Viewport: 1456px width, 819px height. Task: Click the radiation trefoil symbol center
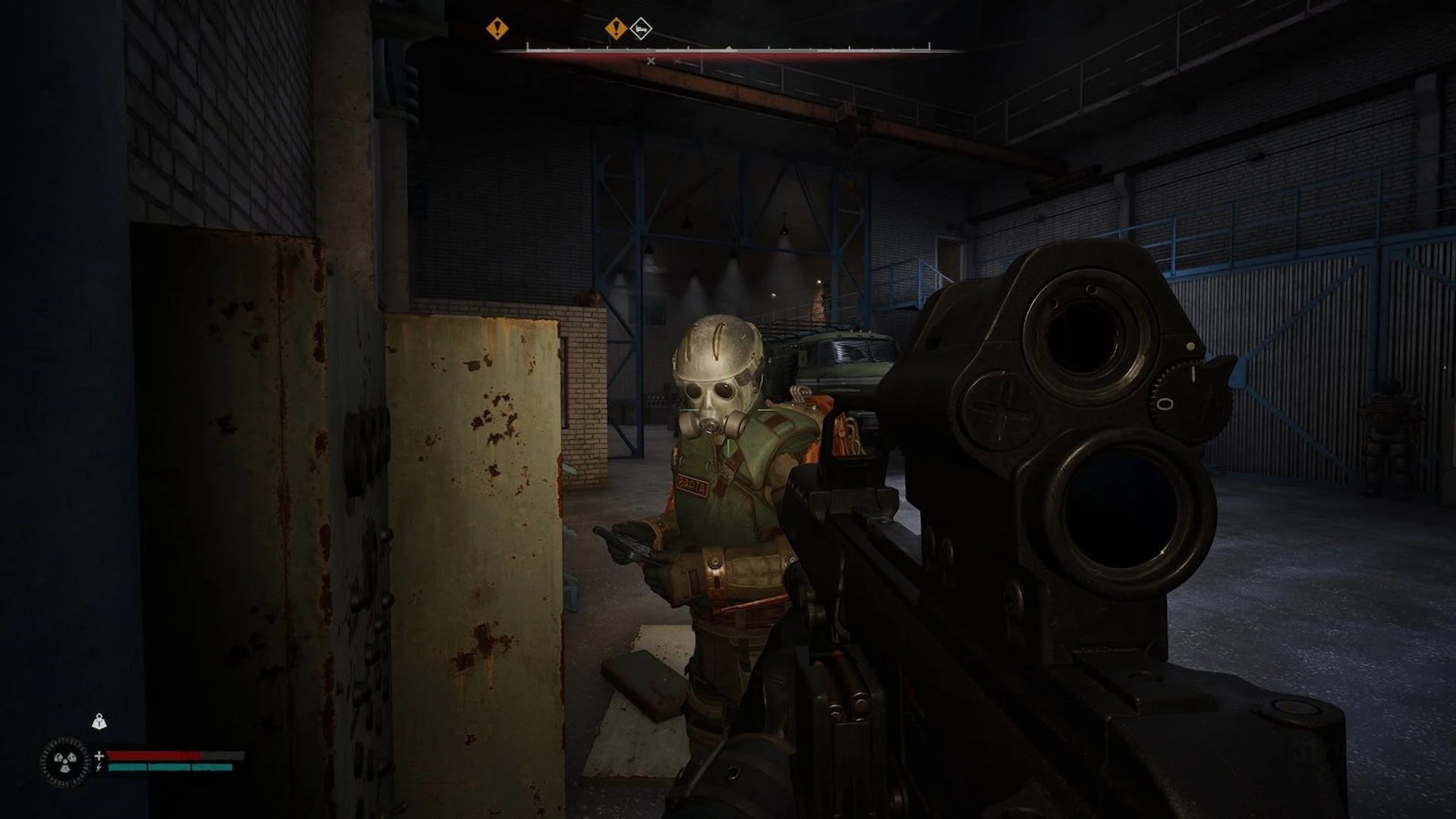tap(64, 761)
